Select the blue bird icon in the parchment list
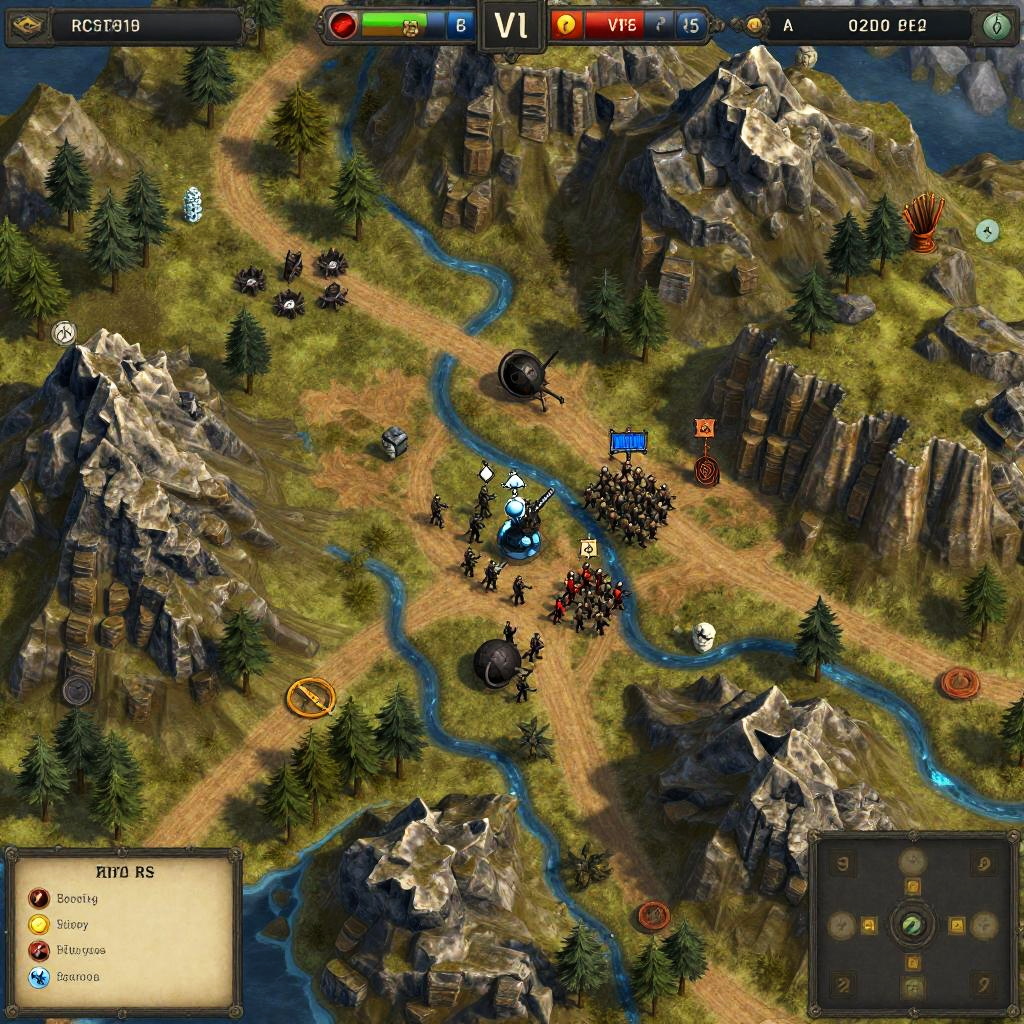1024x1024 pixels. click(39, 977)
